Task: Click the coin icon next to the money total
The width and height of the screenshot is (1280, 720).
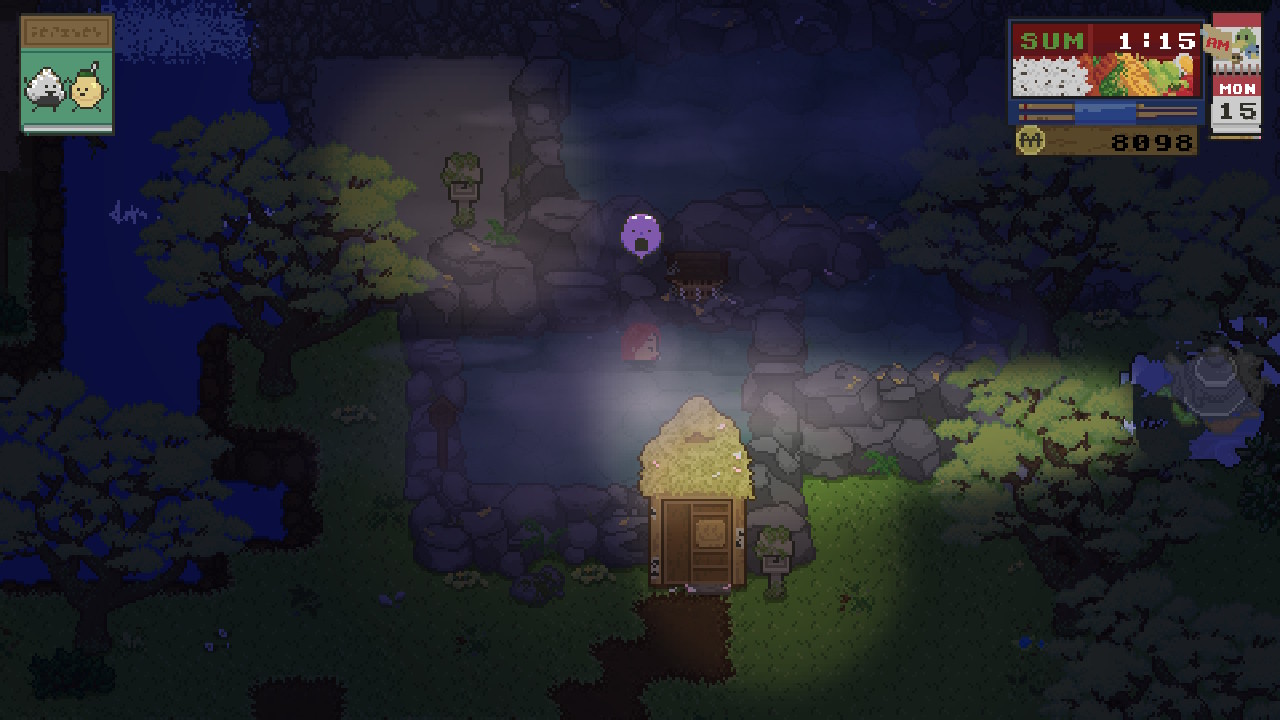Action: click(1031, 141)
